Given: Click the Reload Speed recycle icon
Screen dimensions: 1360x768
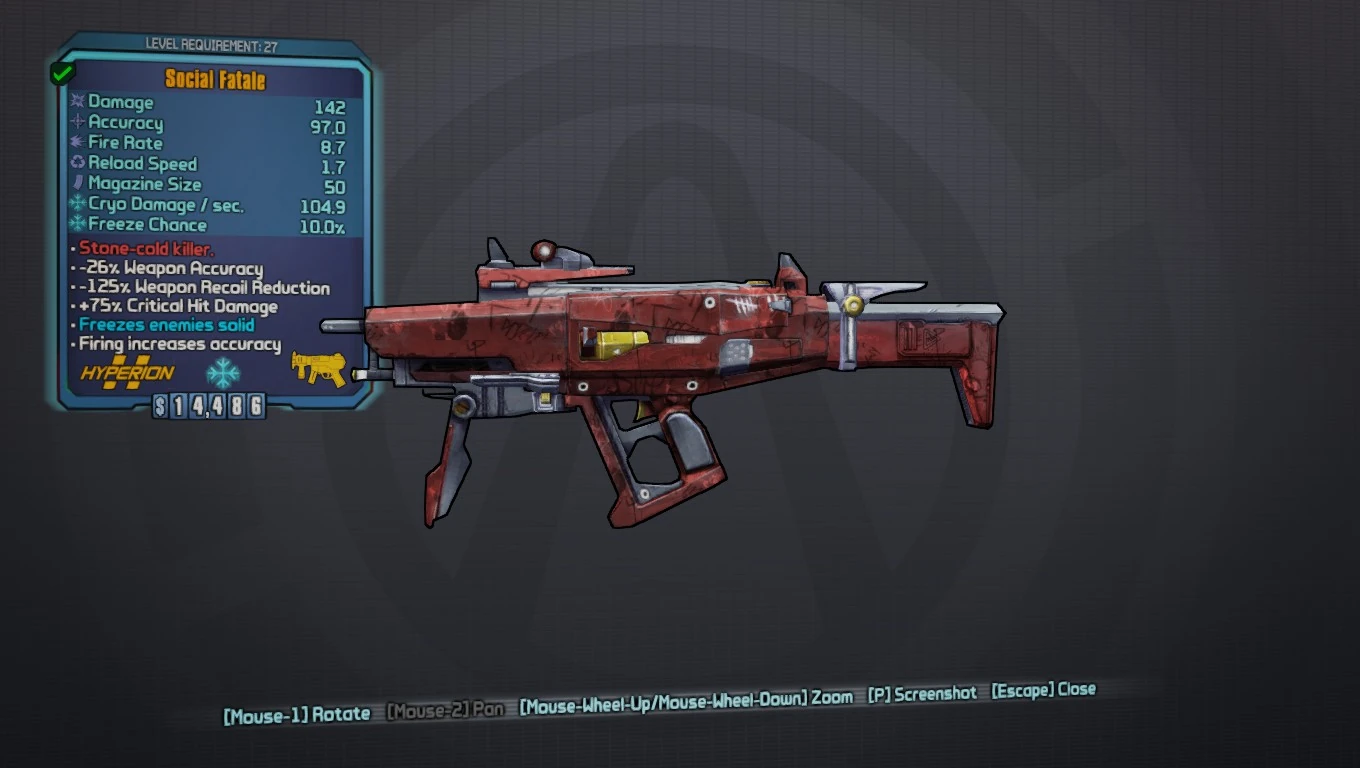Looking at the screenshot, I should tap(76, 163).
